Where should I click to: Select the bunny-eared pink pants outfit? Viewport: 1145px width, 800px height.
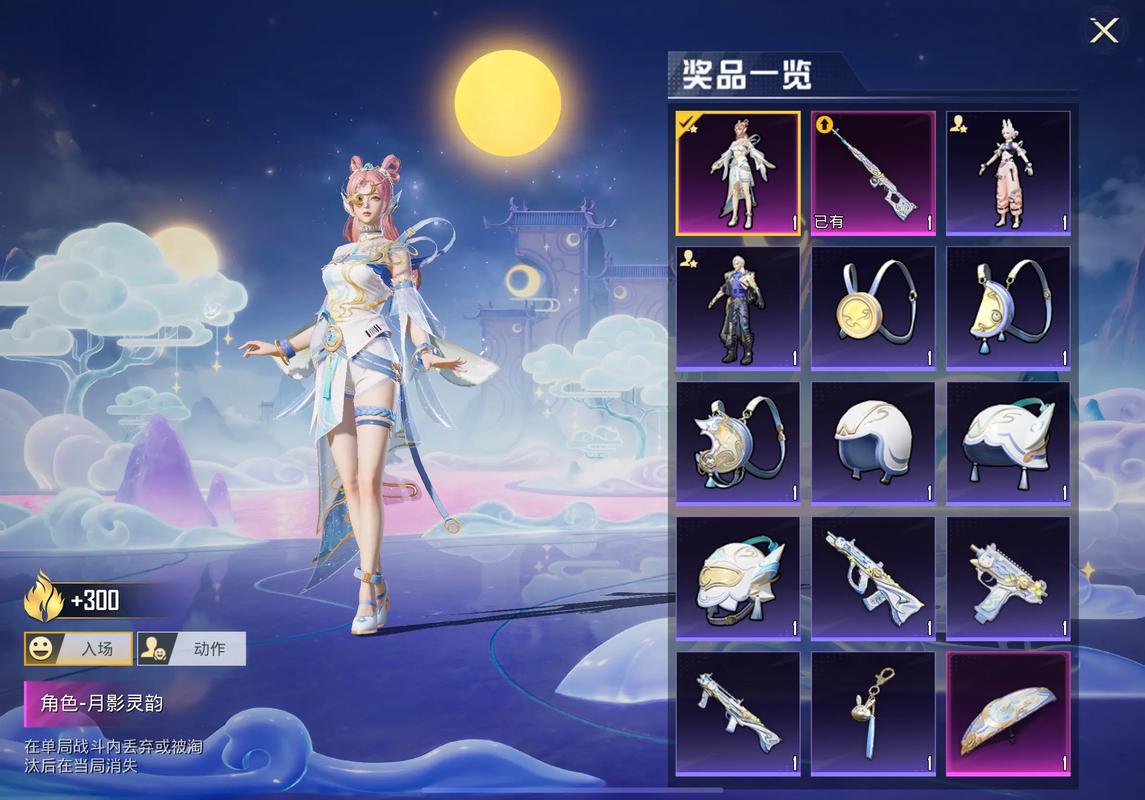[x=1008, y=173]
